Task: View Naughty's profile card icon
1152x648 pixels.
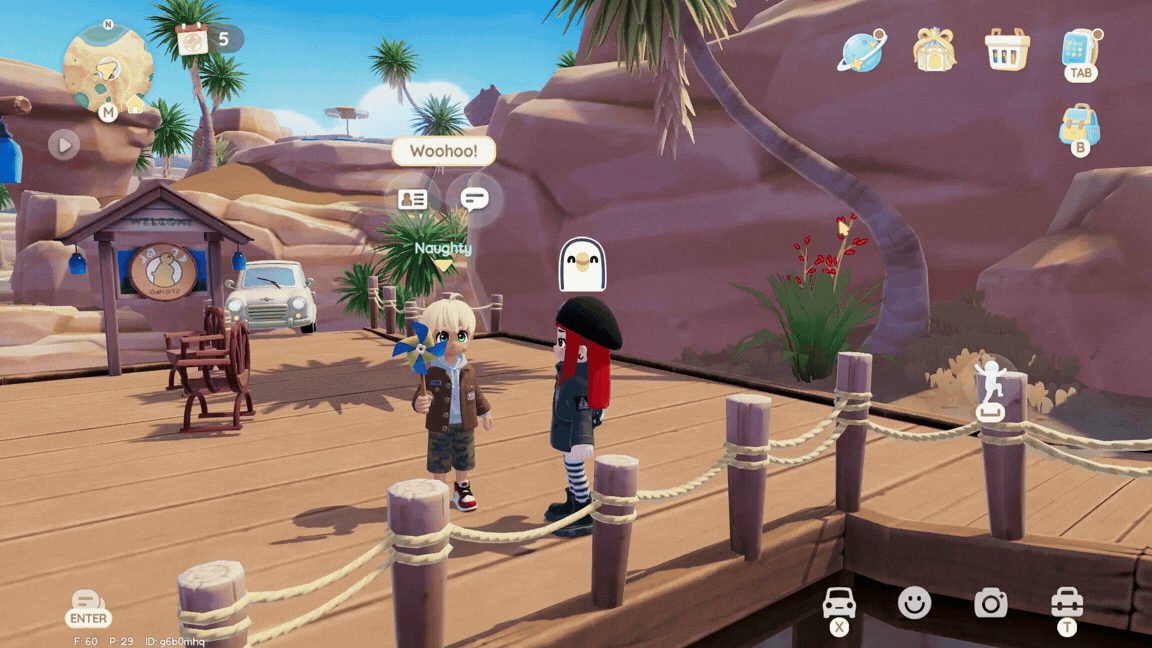Action: [412, 199]
